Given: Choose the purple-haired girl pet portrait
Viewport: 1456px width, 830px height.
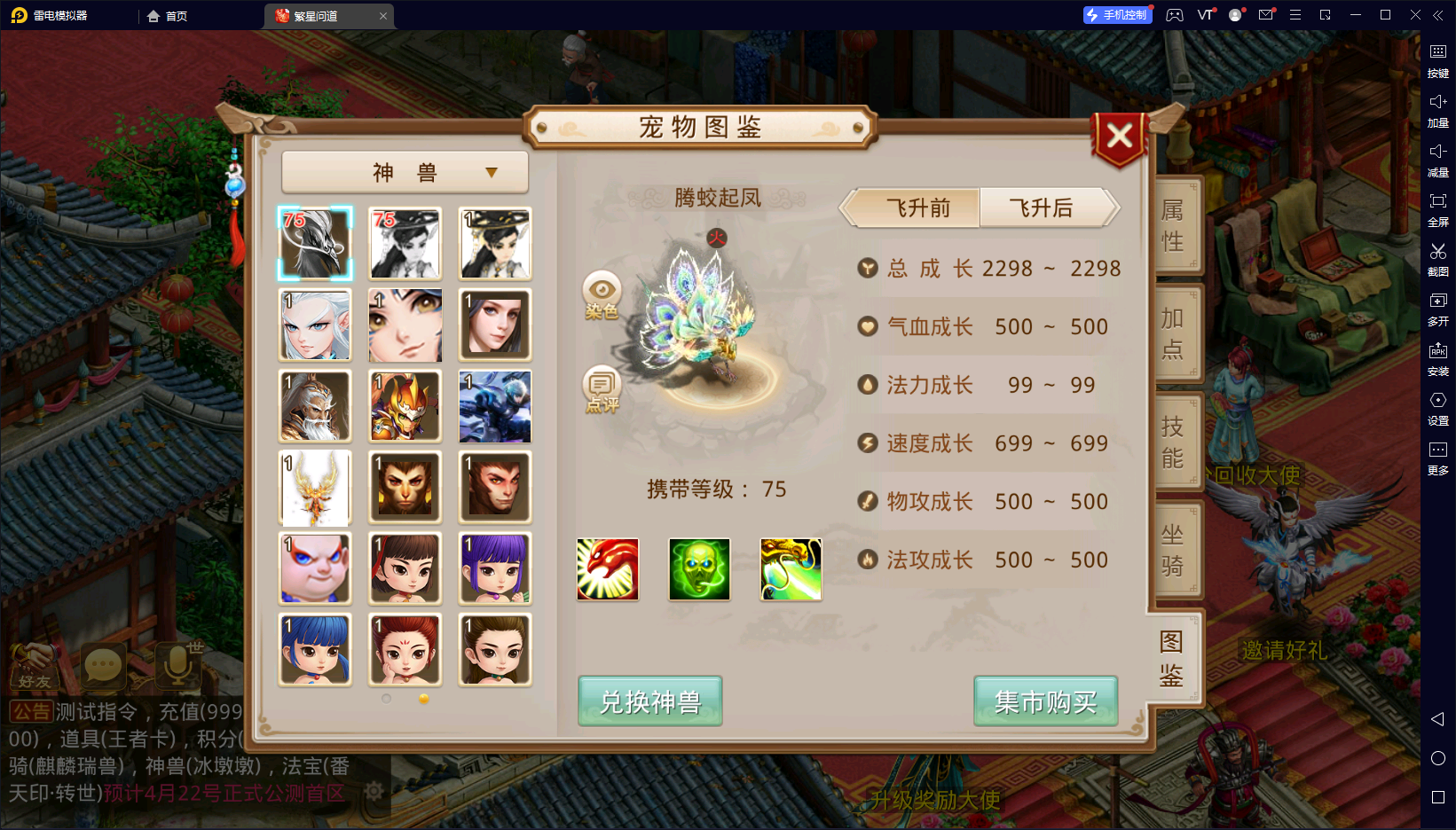Looking at the screenshot, I should coord(495,569).
